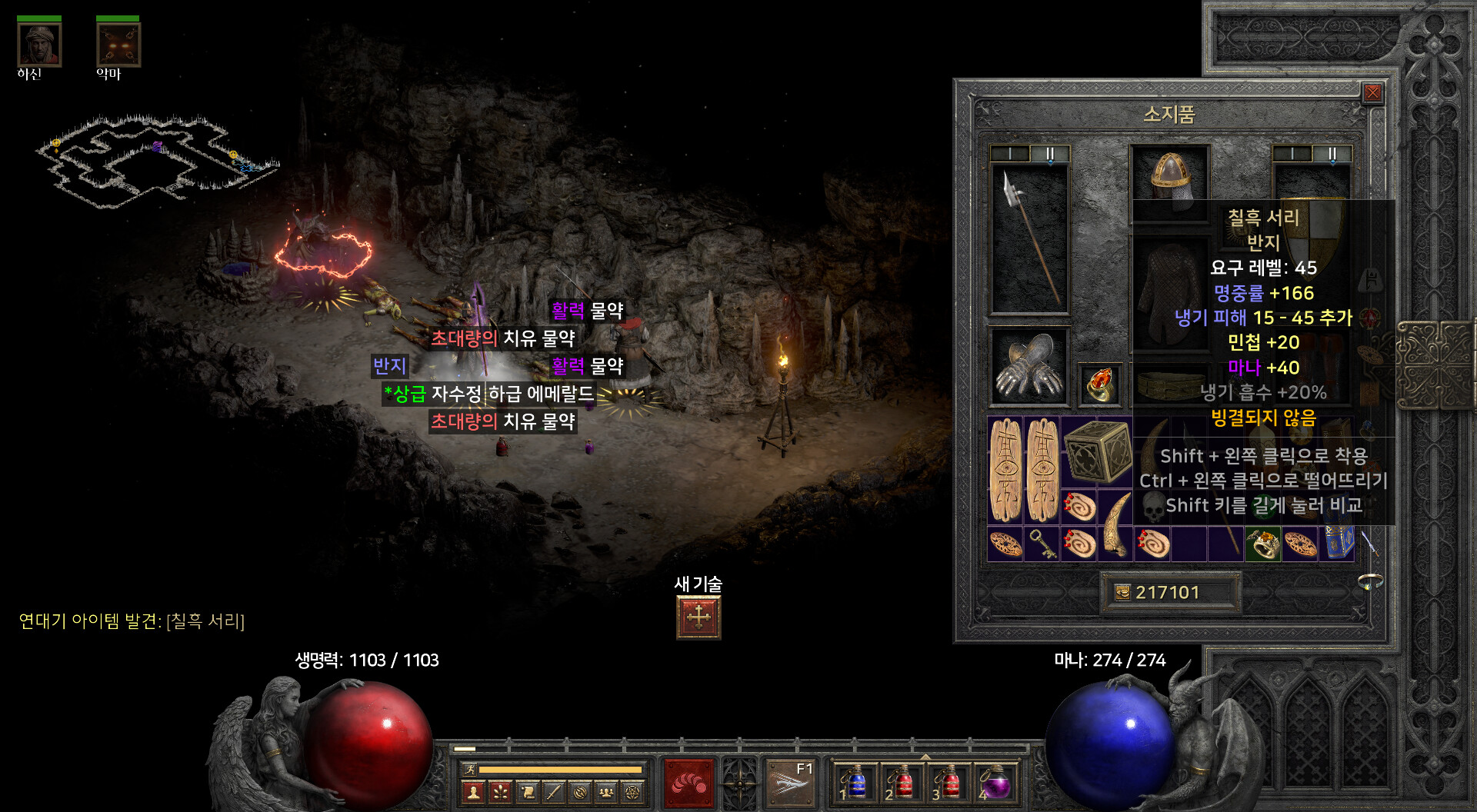Open the skill tree mini-panel button
Image resolution: width=1477 pixels, height=812 pixels.
pyautogui.click(x=501, y=791)
